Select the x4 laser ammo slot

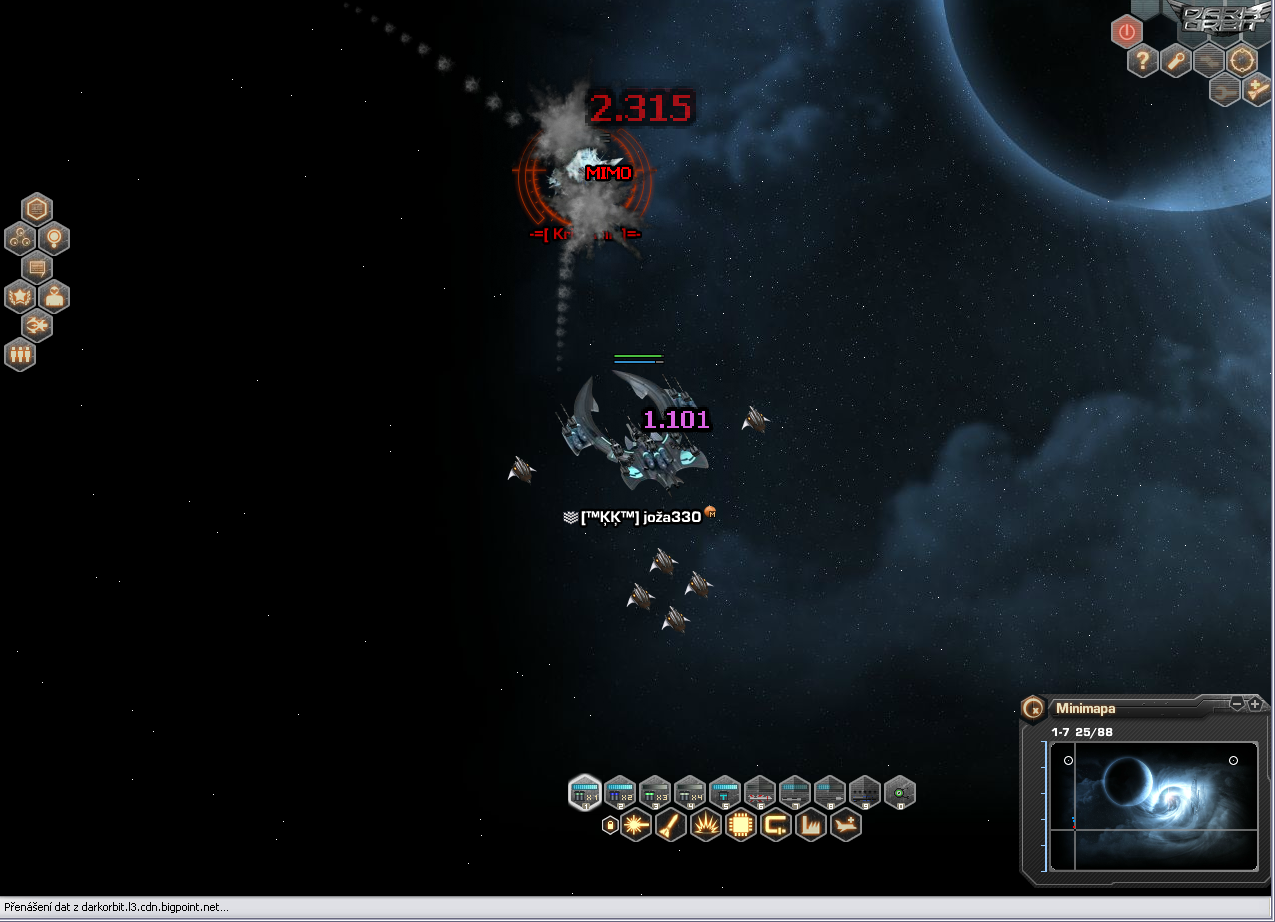pos(690,793)
